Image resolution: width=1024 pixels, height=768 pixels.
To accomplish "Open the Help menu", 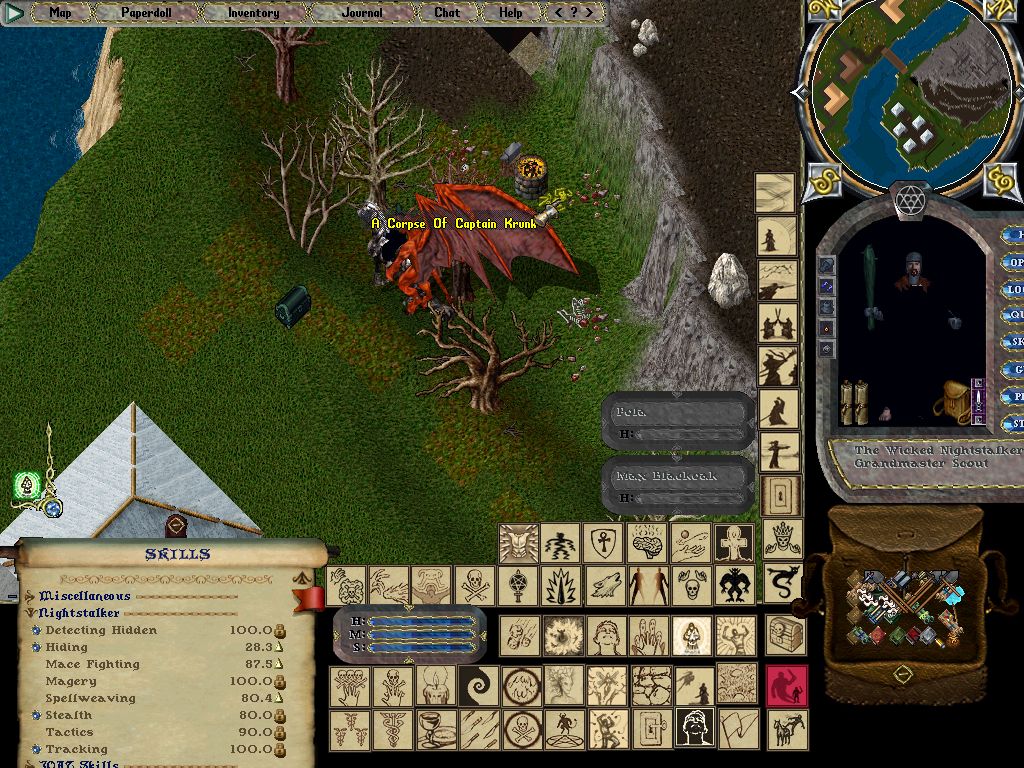I will click(511, 13).
